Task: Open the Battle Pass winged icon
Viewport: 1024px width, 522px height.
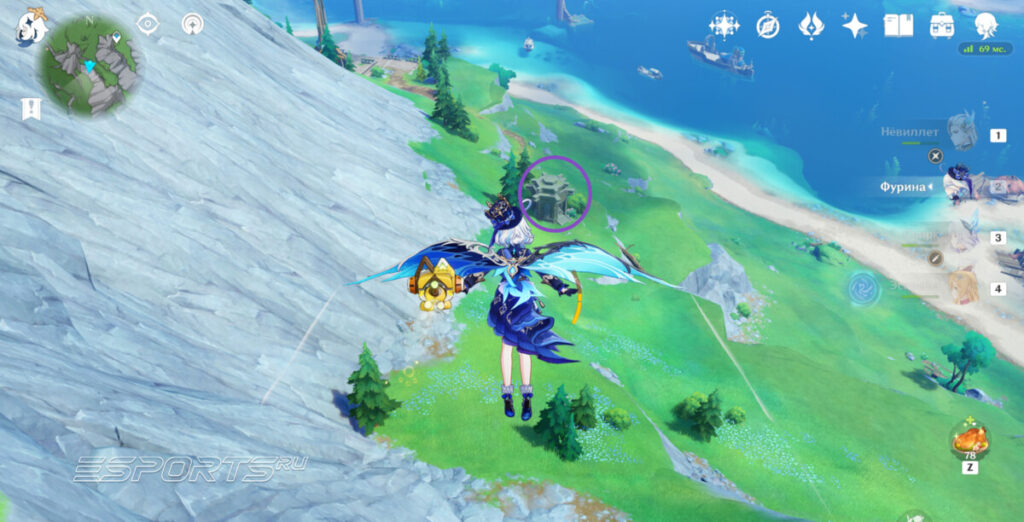Action: (x=811, y=26)
